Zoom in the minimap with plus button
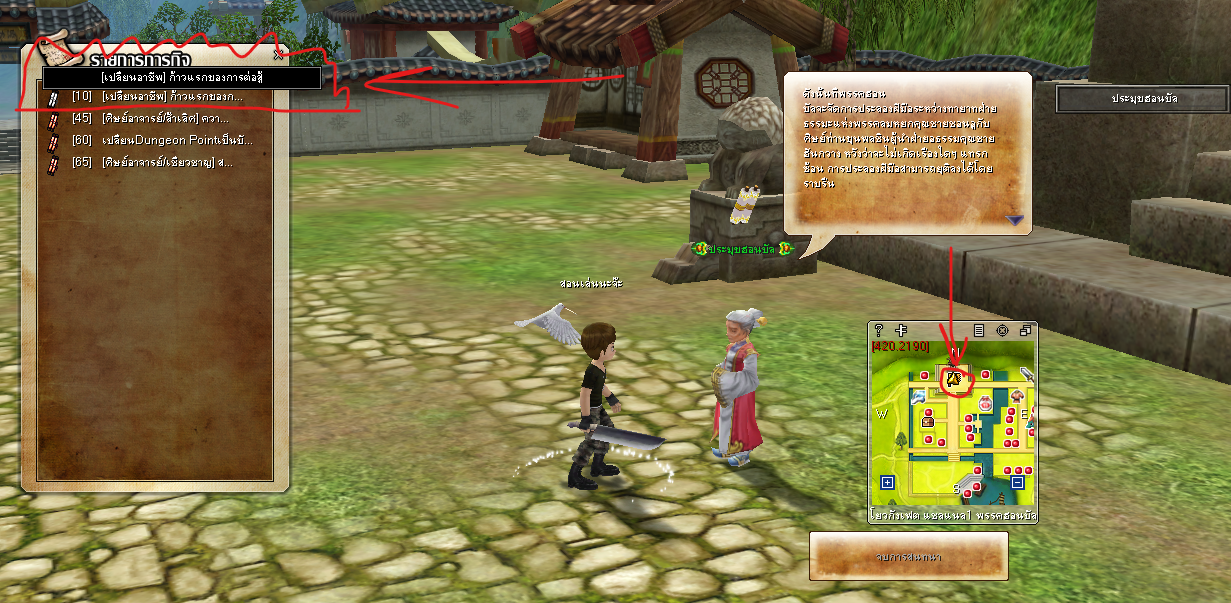This screenshot has height=603, width=1231. [886, 482]
